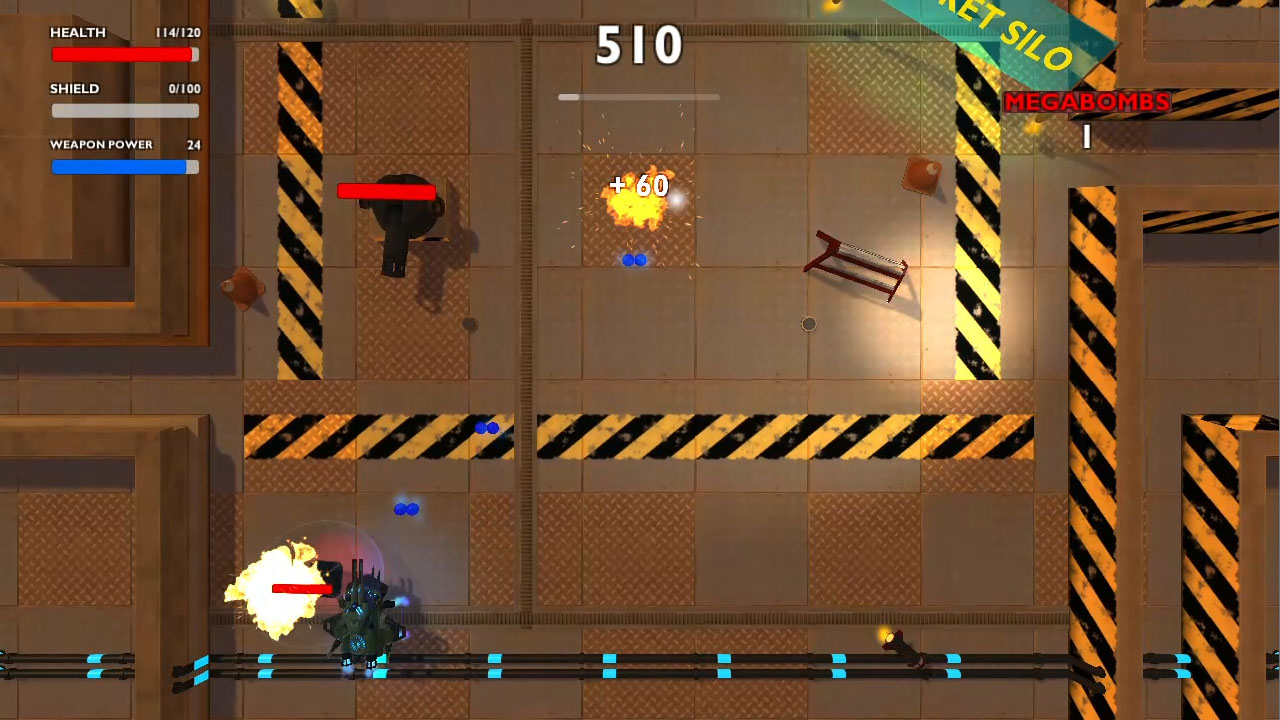Click the enemy health bar above the turret
Viewport: 1280px width, 720px height.
pyautogui.click(x=385, y=190)
